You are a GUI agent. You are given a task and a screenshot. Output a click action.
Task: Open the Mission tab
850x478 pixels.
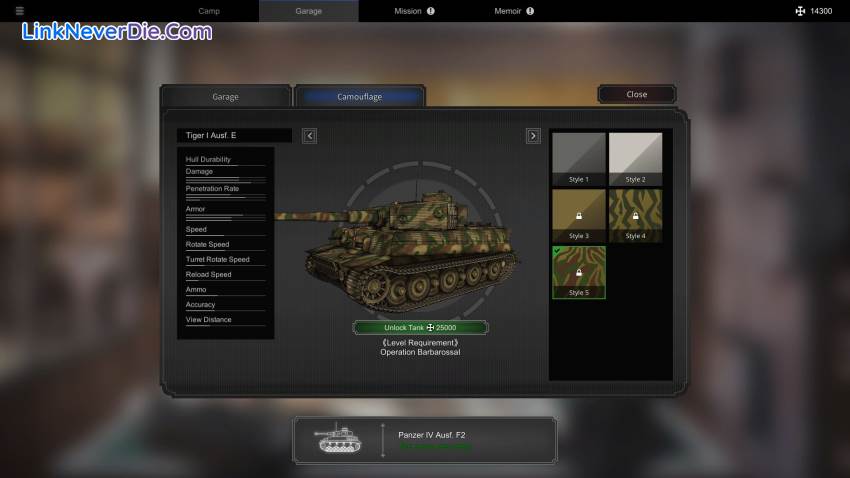[412, 11]
